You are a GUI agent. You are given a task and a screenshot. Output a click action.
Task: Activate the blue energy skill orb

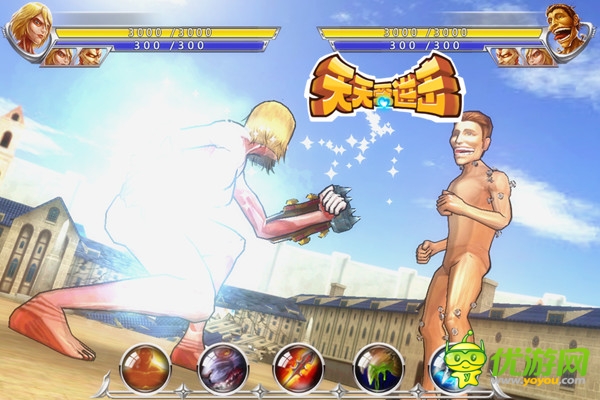coord(447,367)
